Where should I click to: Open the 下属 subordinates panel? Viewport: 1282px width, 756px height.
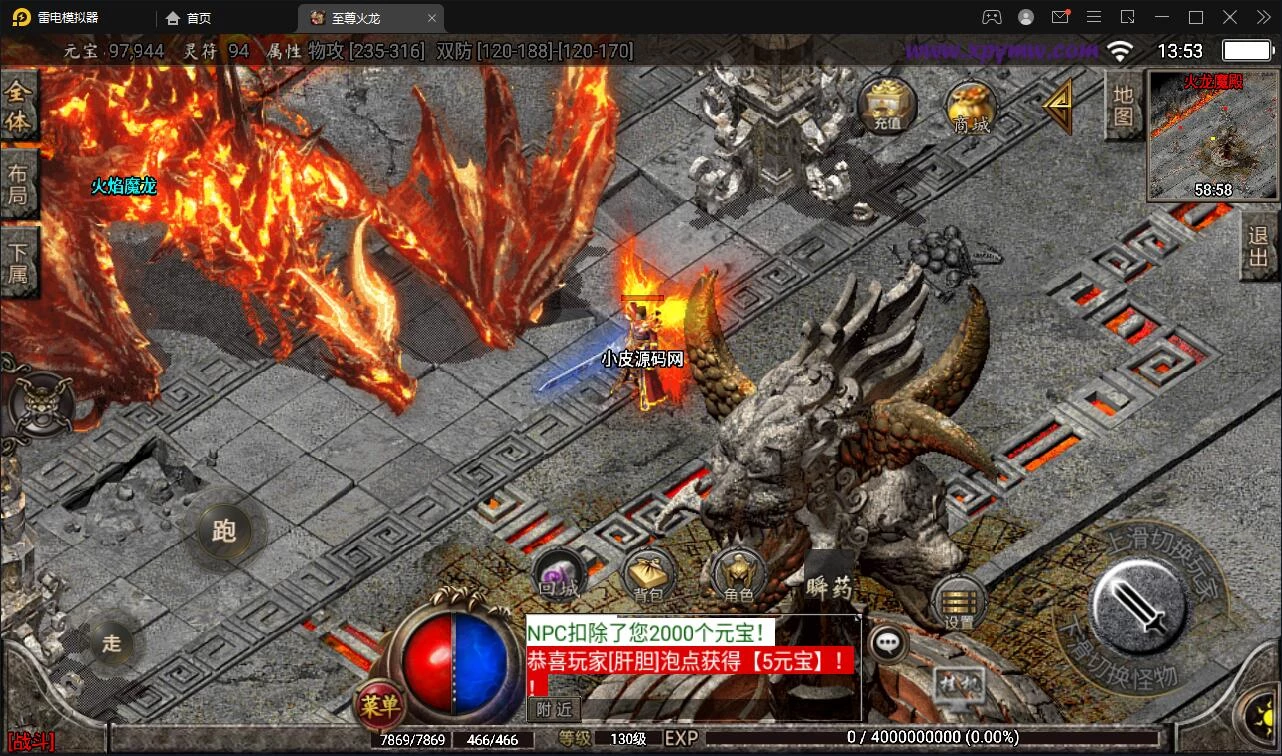click(18, 260)
